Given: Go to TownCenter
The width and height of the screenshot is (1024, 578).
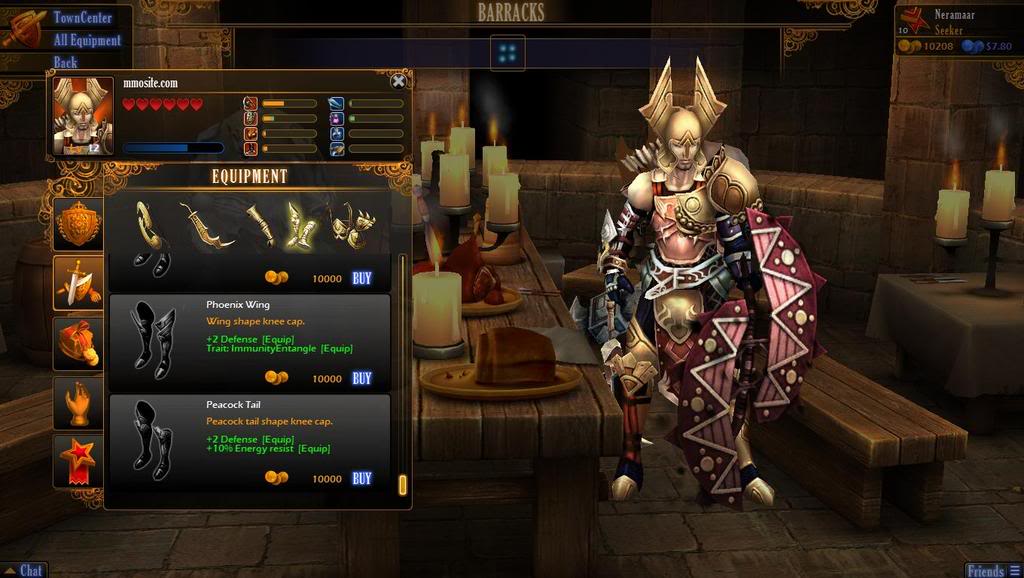Looking at the screenshot, I should click(82, 18).
